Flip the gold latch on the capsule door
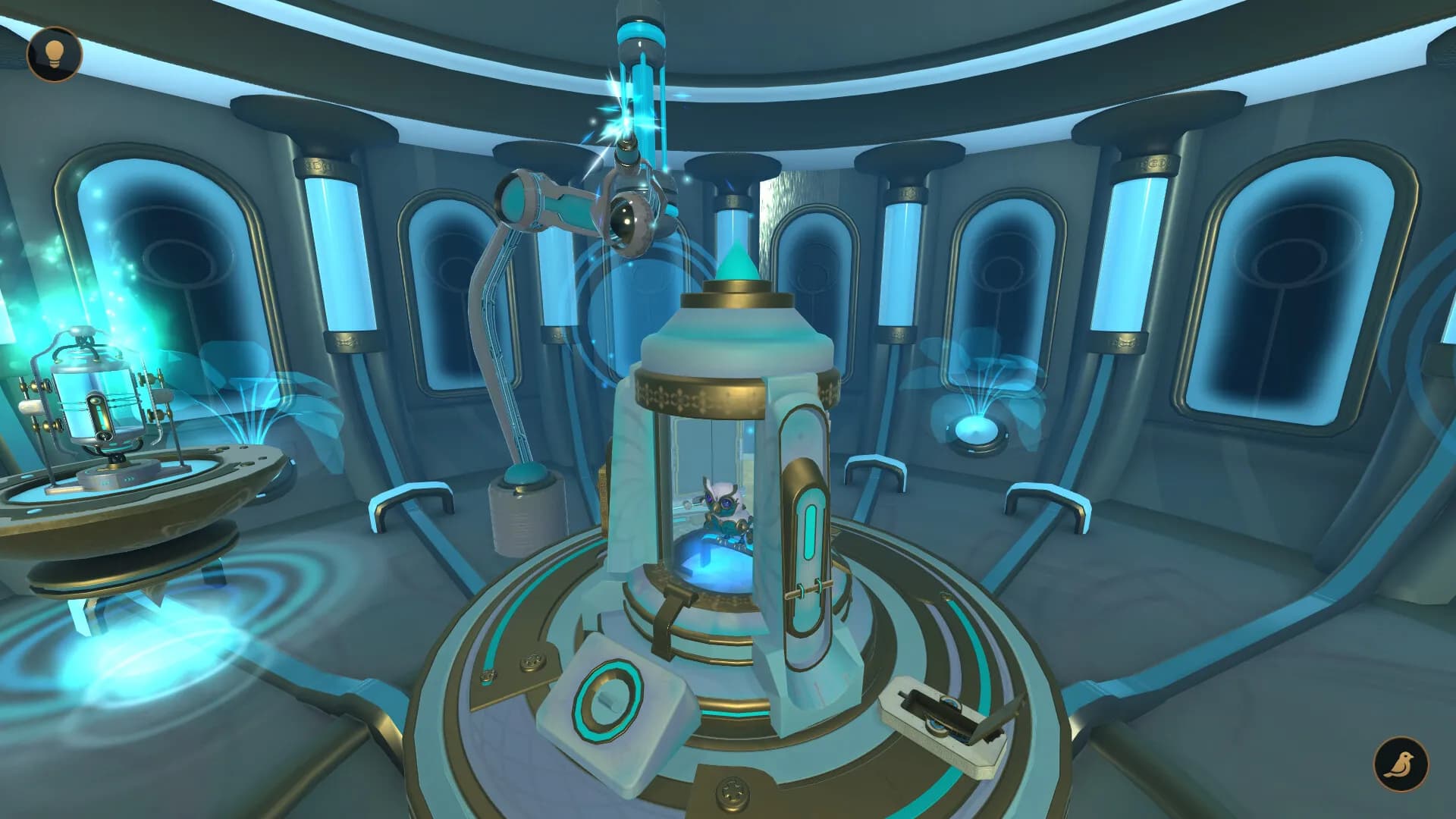The image size is (1456, 819). (808, 588)
